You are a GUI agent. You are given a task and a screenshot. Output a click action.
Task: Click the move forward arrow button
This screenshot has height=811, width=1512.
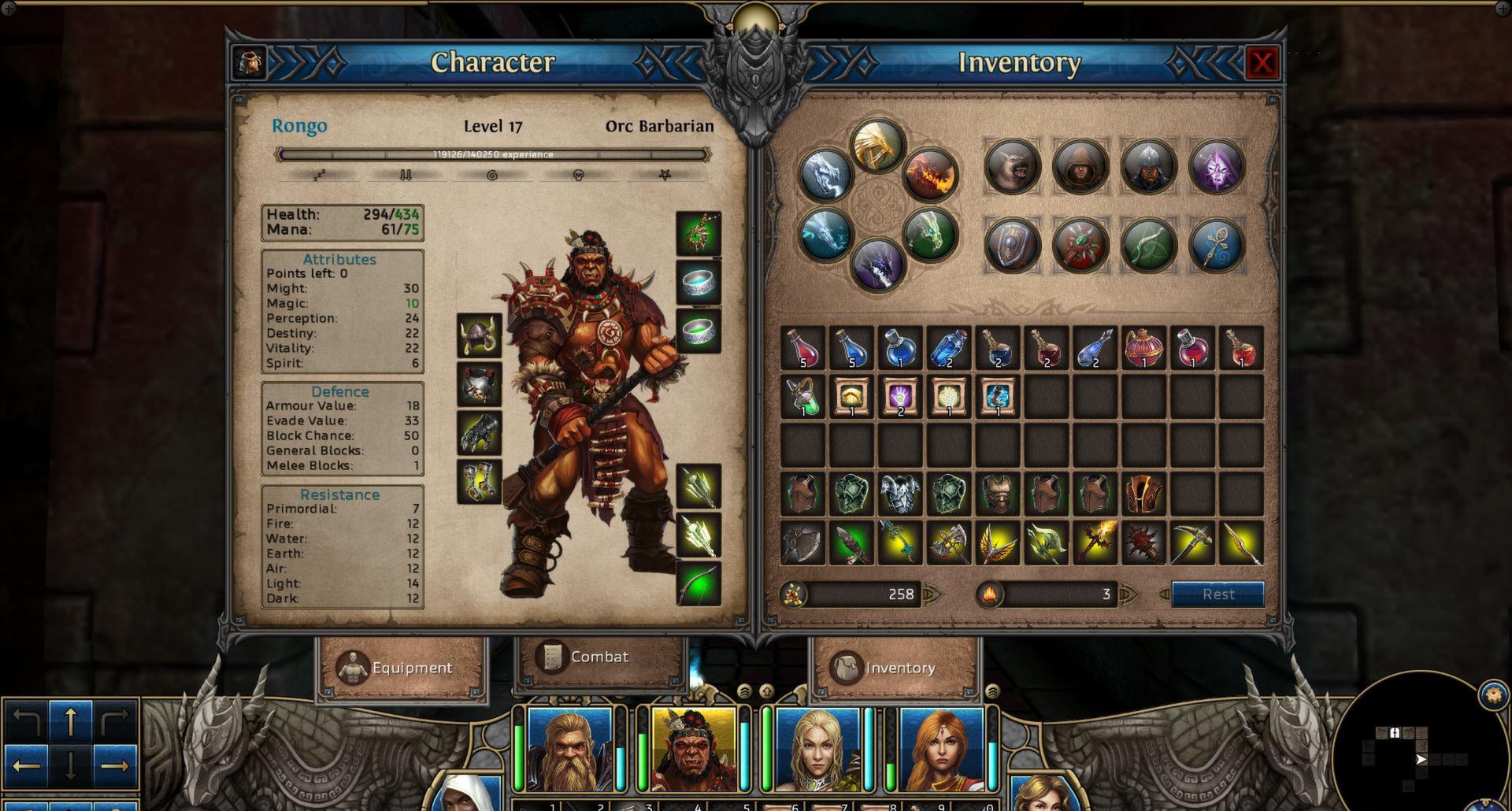coord(71,721)
